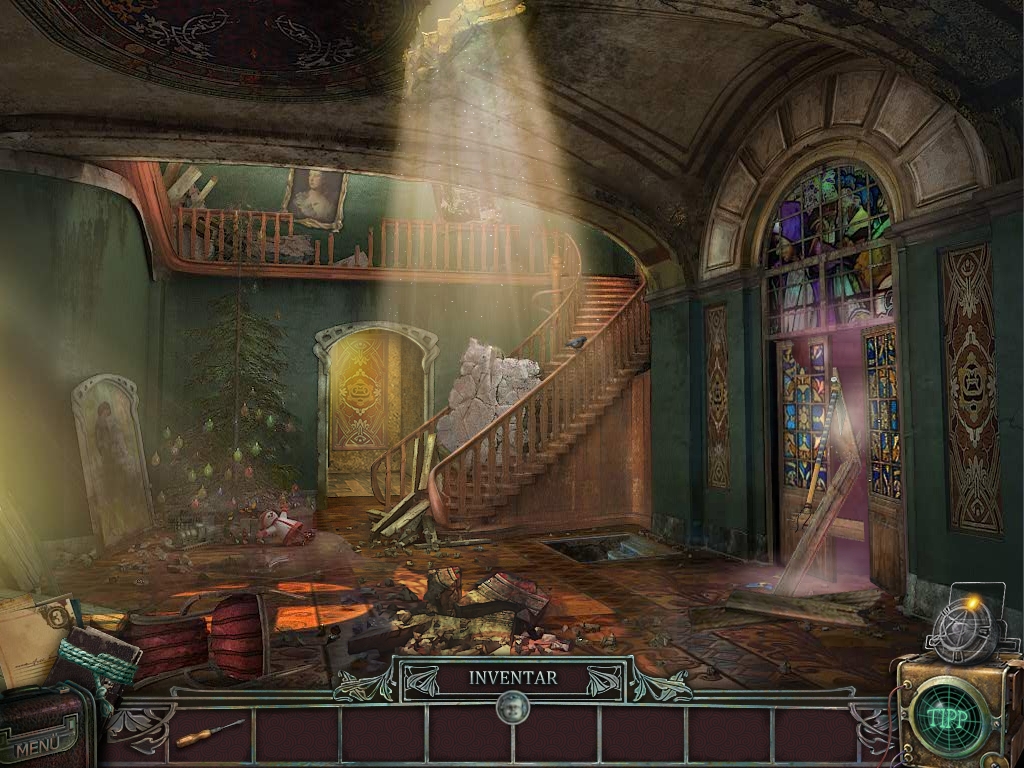Select the screwdriver in the inventory
1024x768 pixels.
point(209,733)
